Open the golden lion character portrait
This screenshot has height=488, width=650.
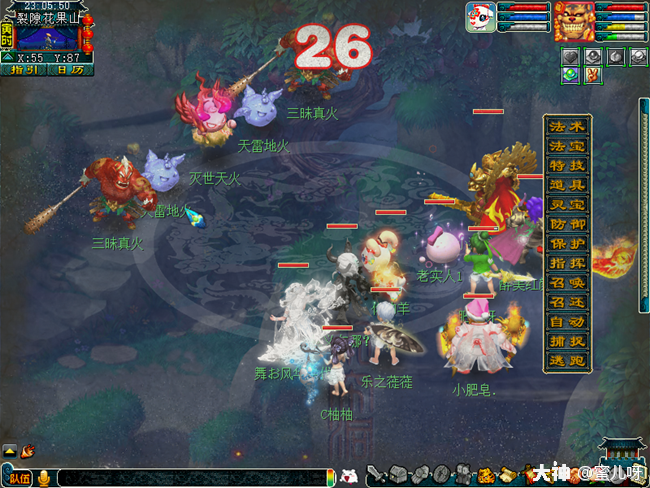tap(574, 20)
